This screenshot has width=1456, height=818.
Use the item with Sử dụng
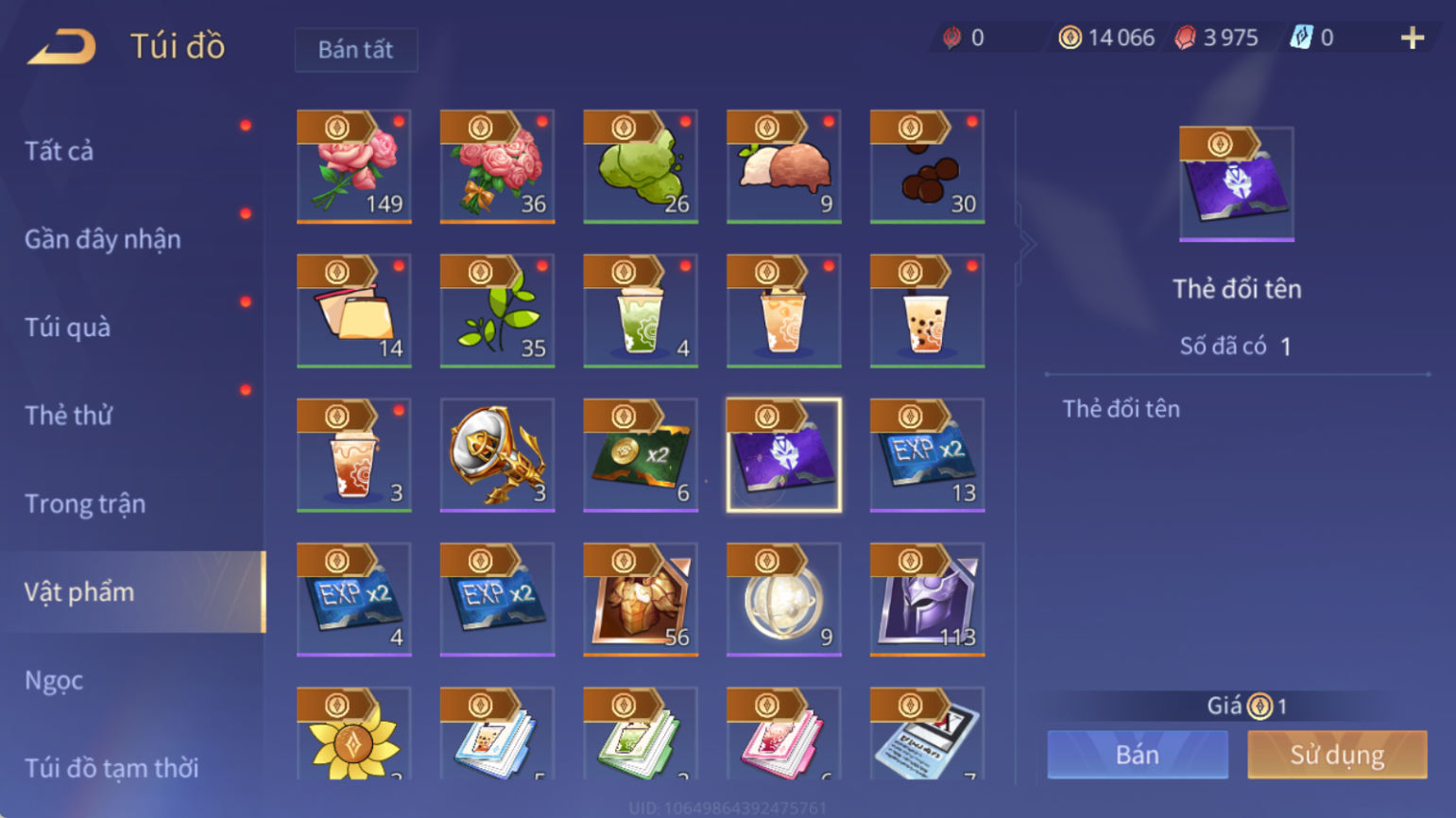pyautogui.click(x=1337, y=755)
